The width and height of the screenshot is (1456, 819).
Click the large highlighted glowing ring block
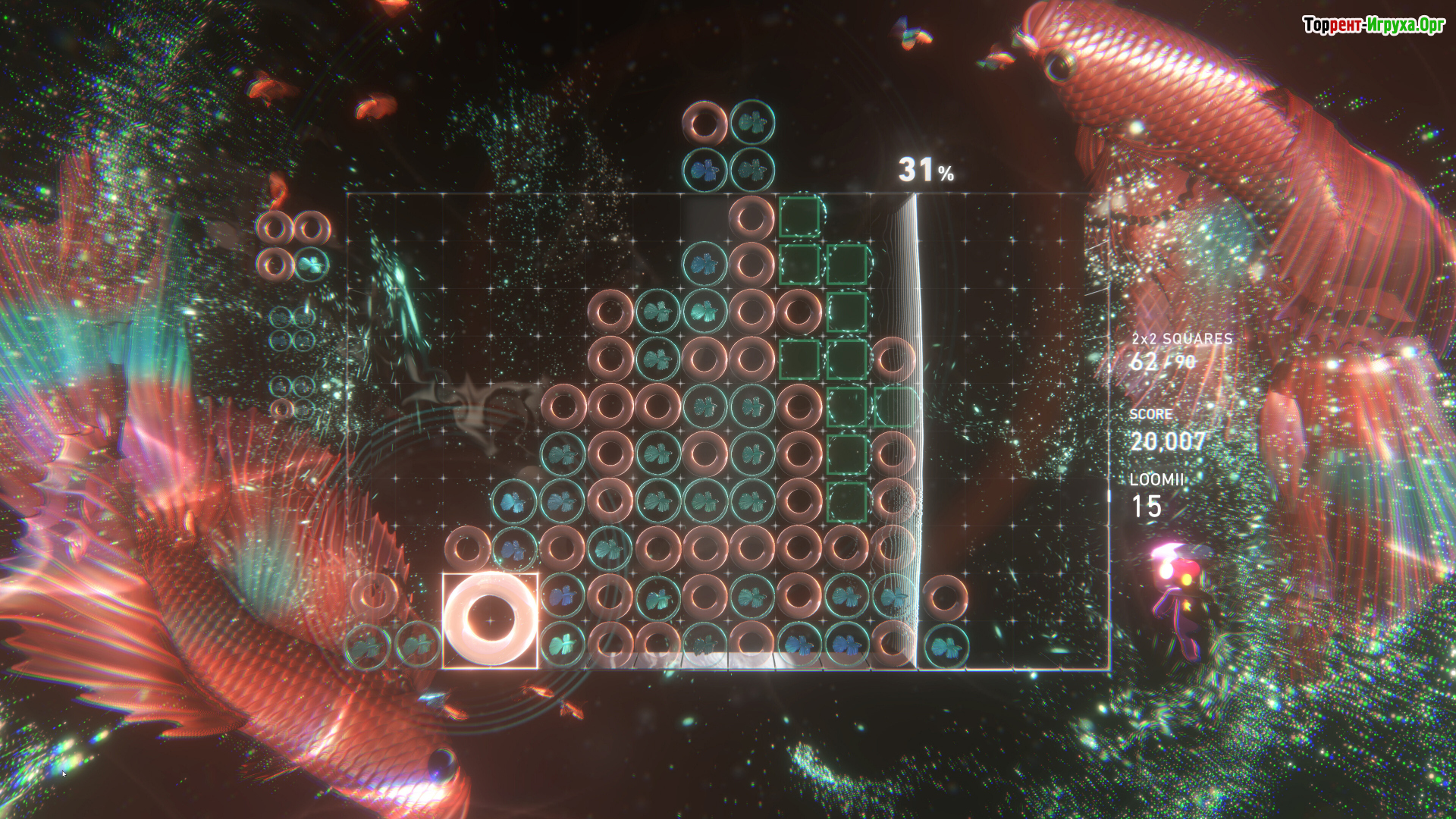[490, 620]
